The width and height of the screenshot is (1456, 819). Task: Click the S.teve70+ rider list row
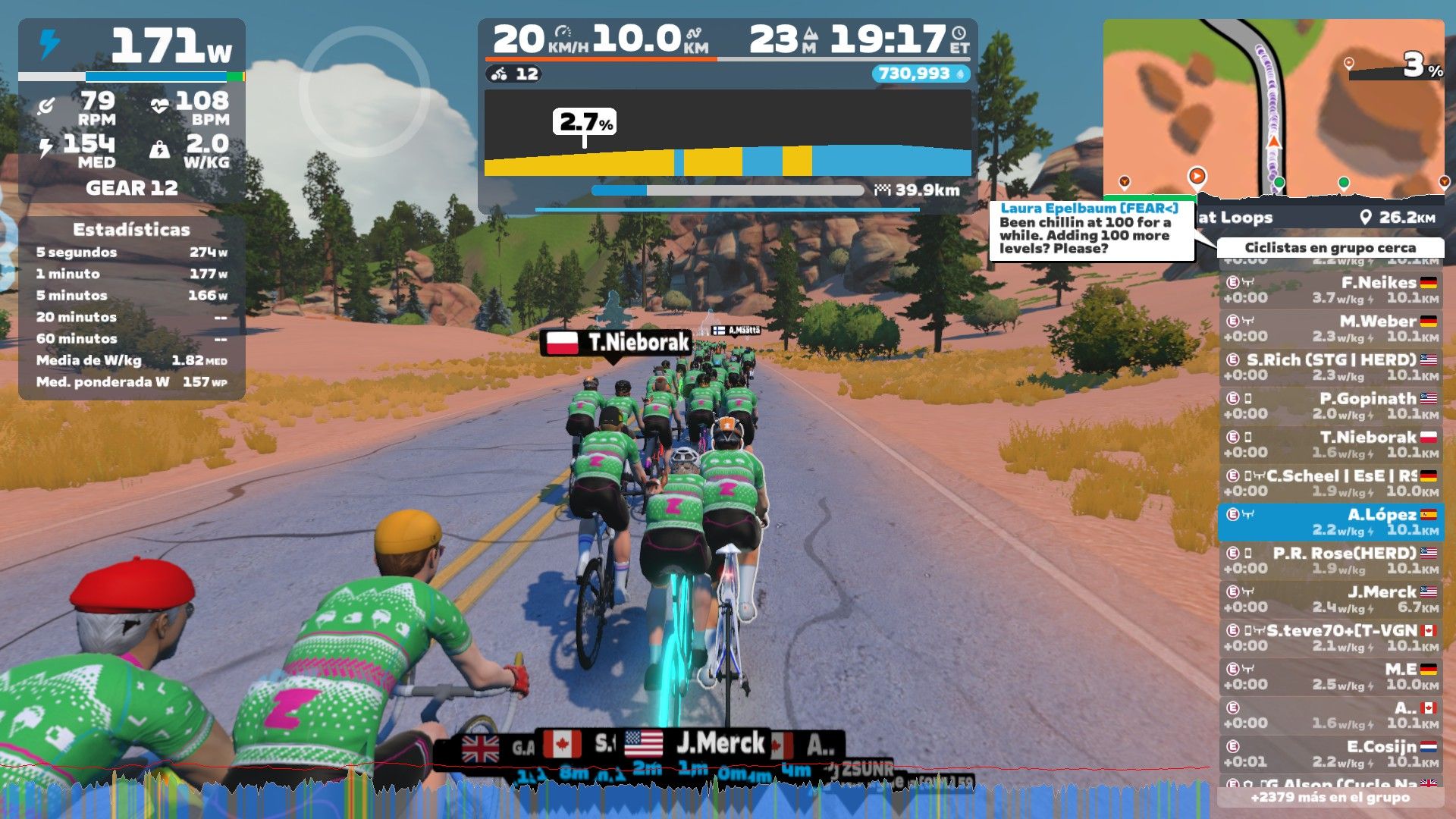[1331, 638]
